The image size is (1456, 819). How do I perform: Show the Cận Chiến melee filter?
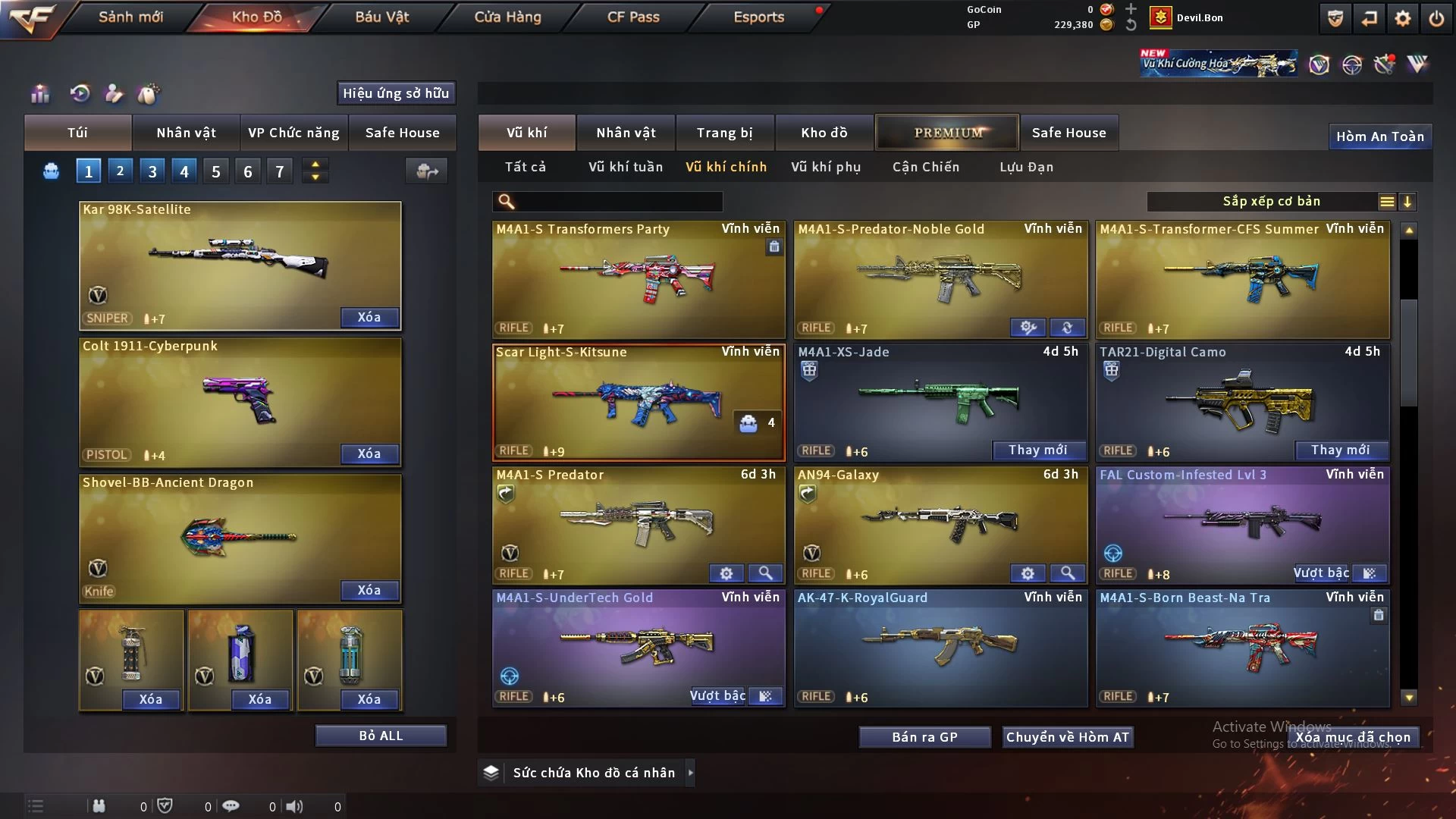(926, 167)
